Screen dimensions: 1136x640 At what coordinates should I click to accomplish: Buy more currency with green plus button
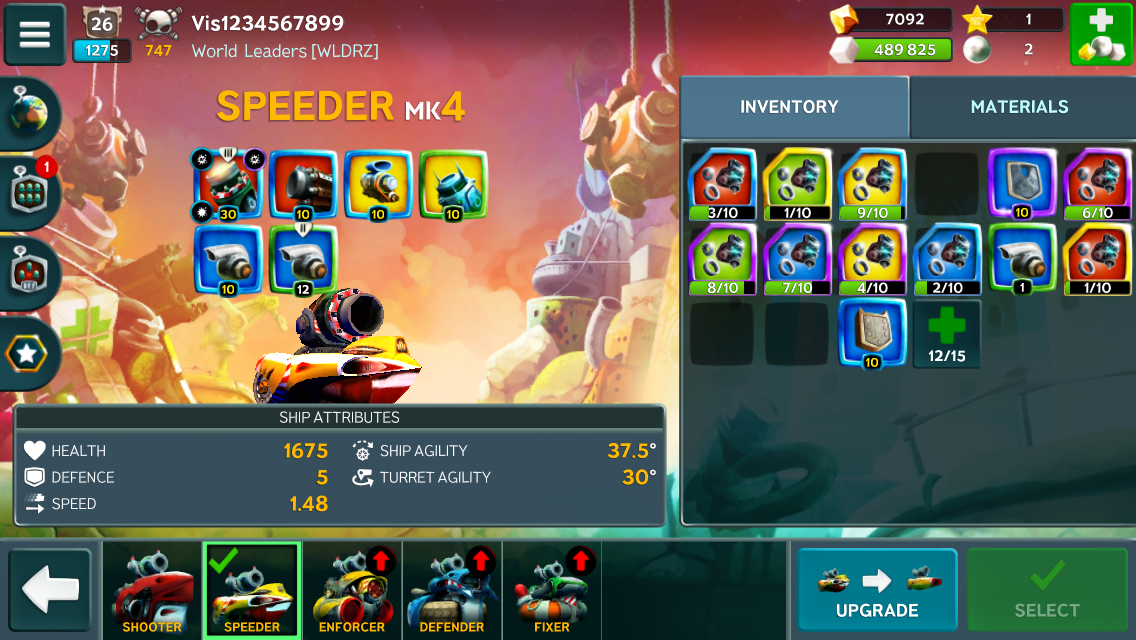pyautogui.click(x=1101, y=34)
